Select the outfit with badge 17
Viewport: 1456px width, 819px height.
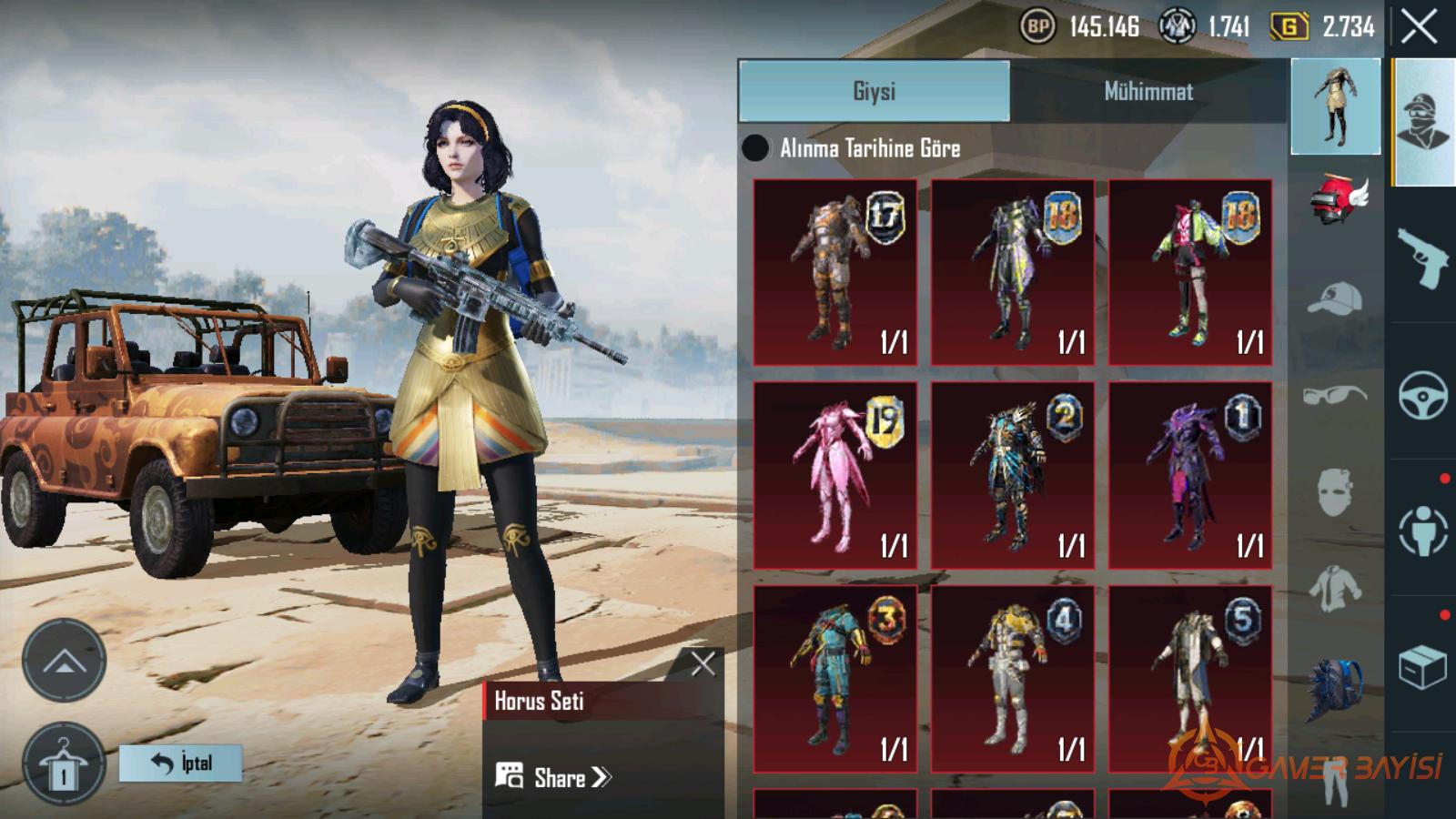834,272
